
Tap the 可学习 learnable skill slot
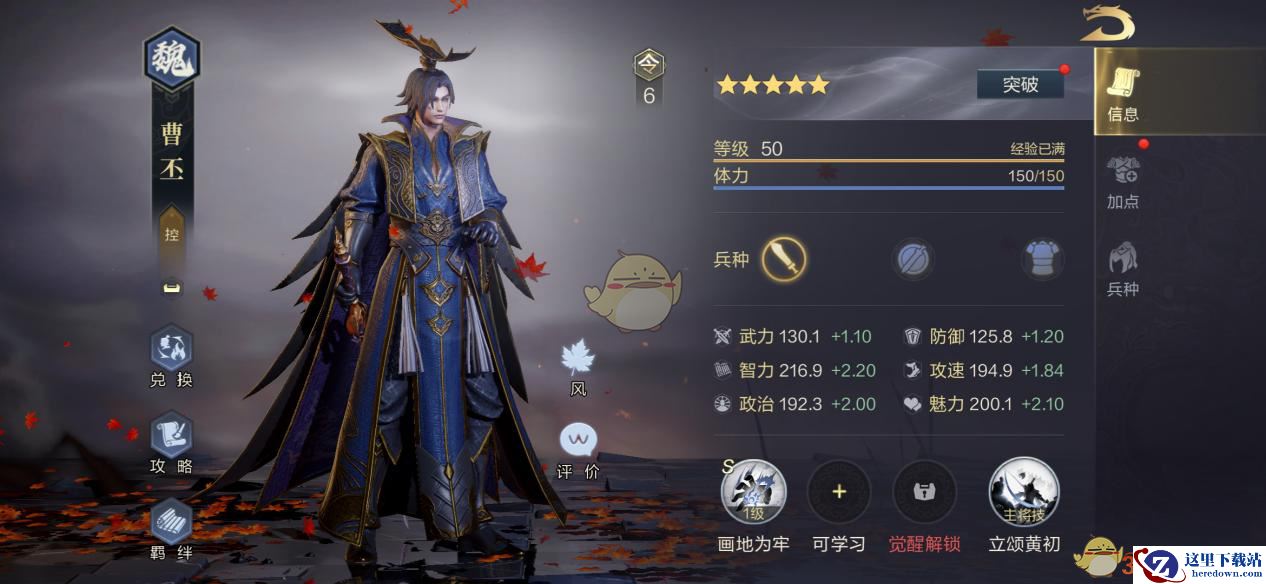pyautogui.click(x=839, y=492)
